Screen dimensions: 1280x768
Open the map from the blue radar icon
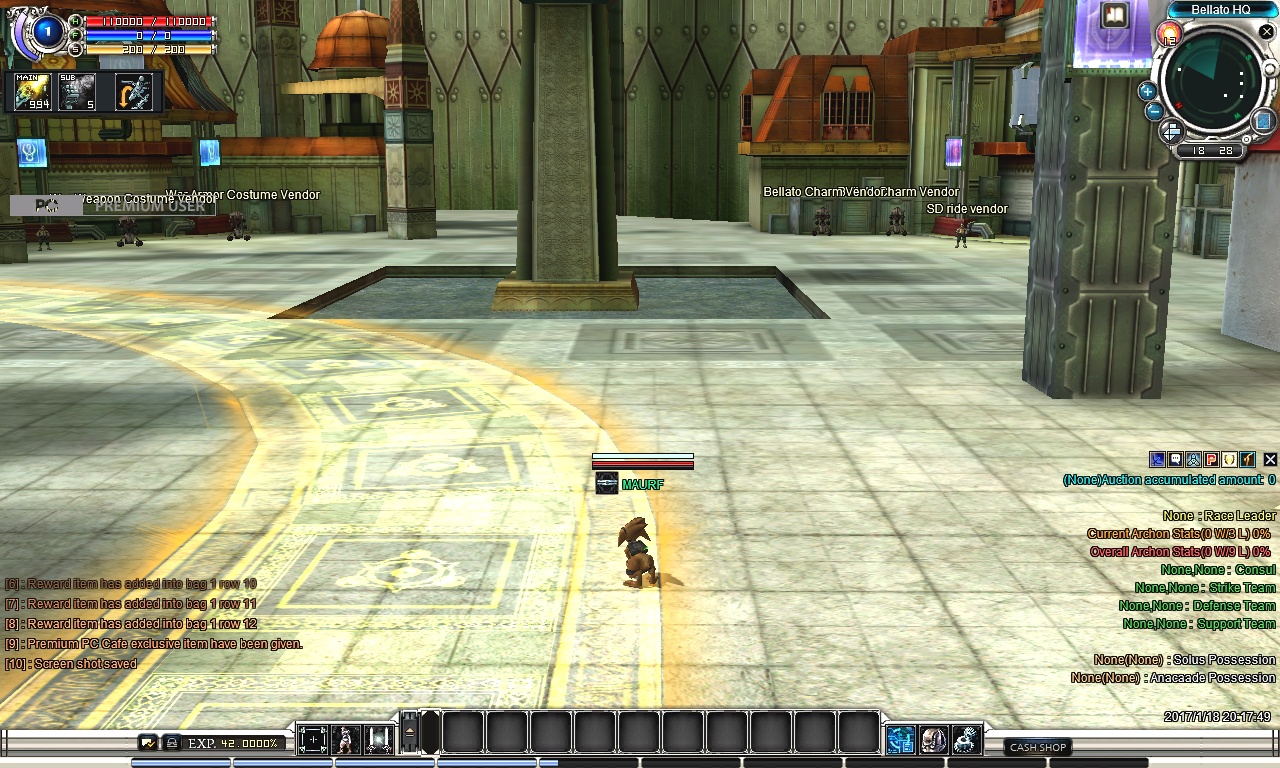pos(1261,121)
